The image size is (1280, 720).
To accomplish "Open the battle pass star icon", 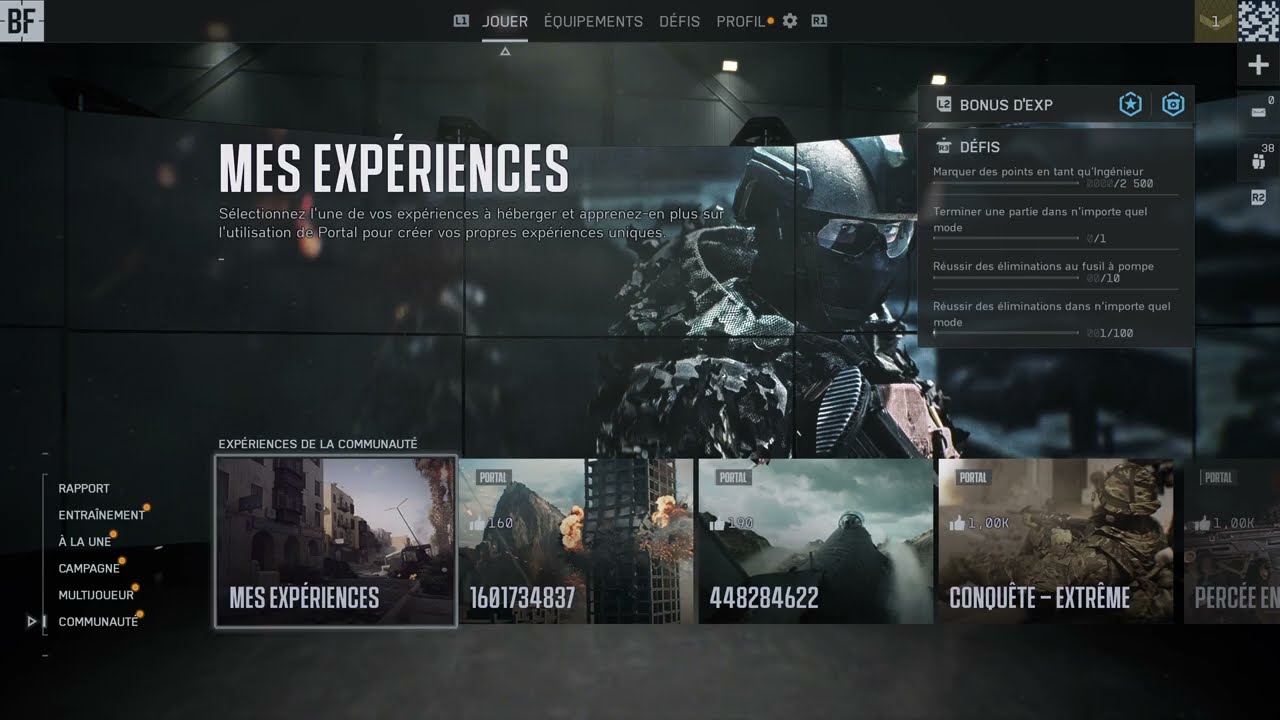I will (1130, 104).
